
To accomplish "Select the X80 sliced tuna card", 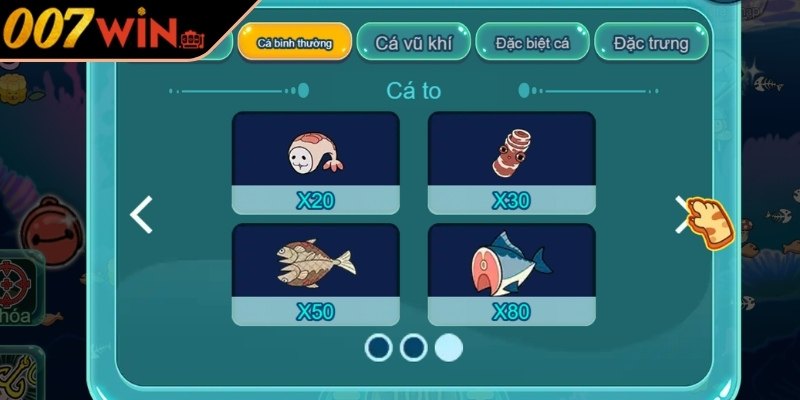I will 511,274.
